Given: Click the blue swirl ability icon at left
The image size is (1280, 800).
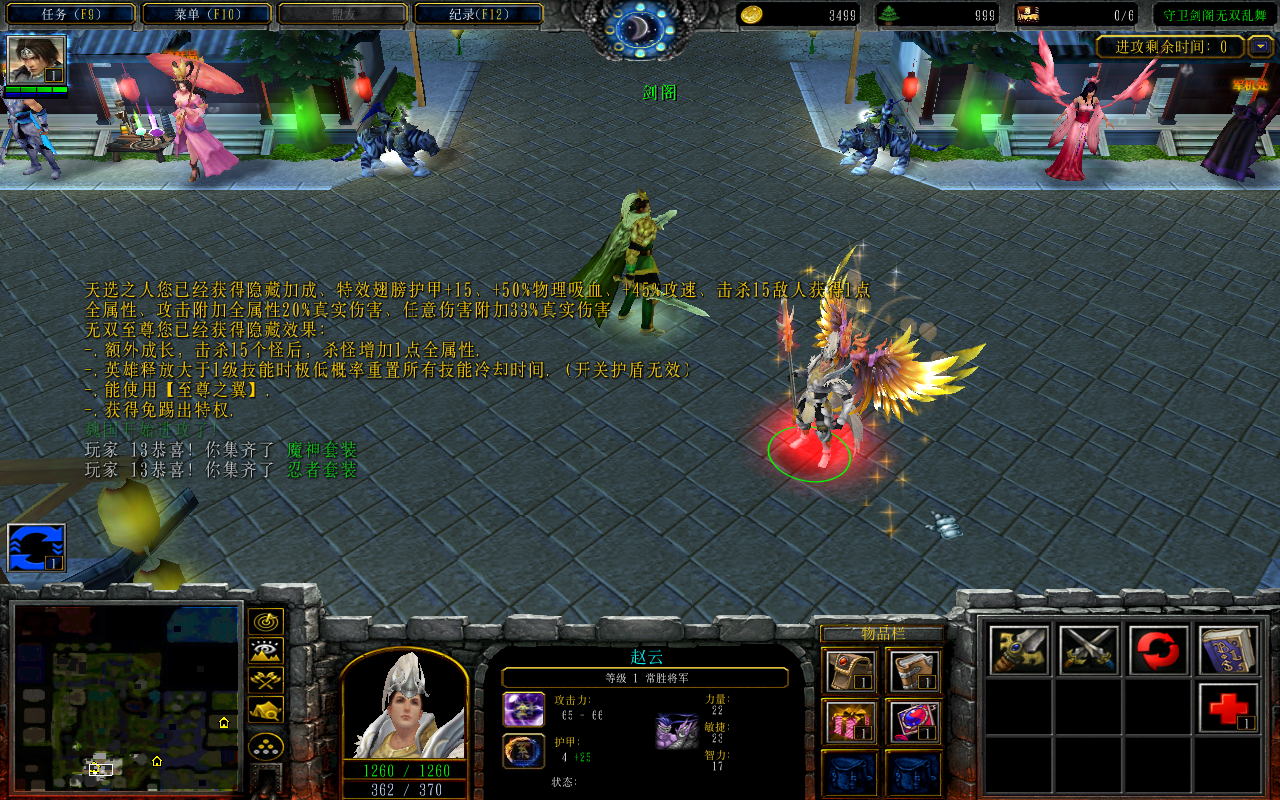Looking at the screenshot, I should coord(36,548).
